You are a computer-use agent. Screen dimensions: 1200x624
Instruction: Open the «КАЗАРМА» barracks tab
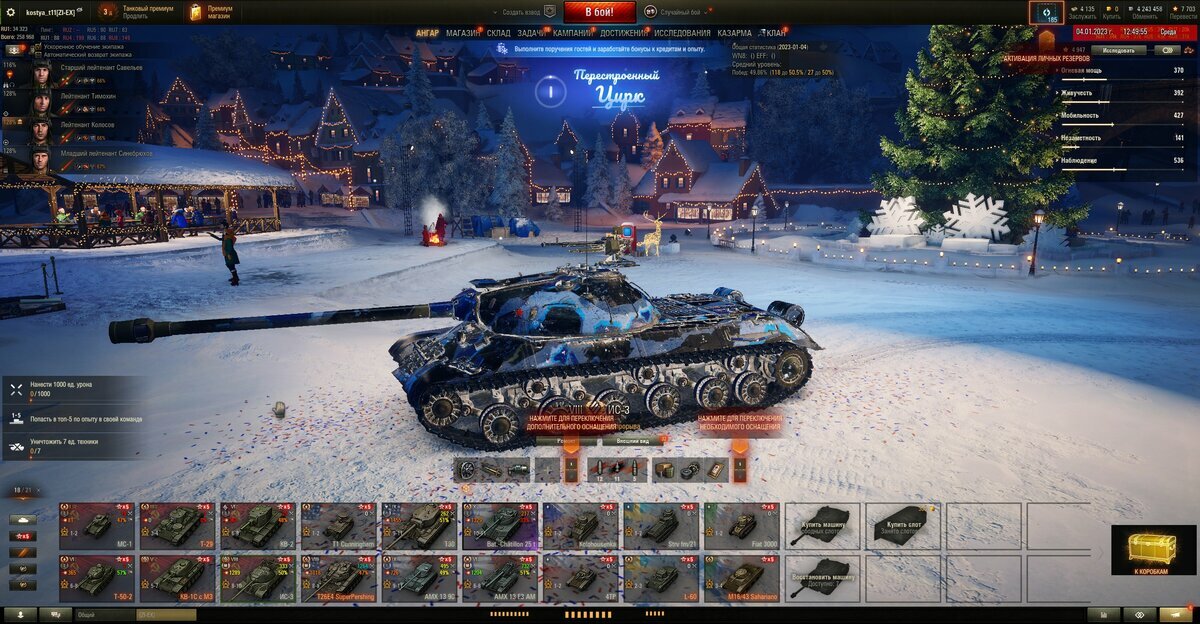tap(735, 33)
